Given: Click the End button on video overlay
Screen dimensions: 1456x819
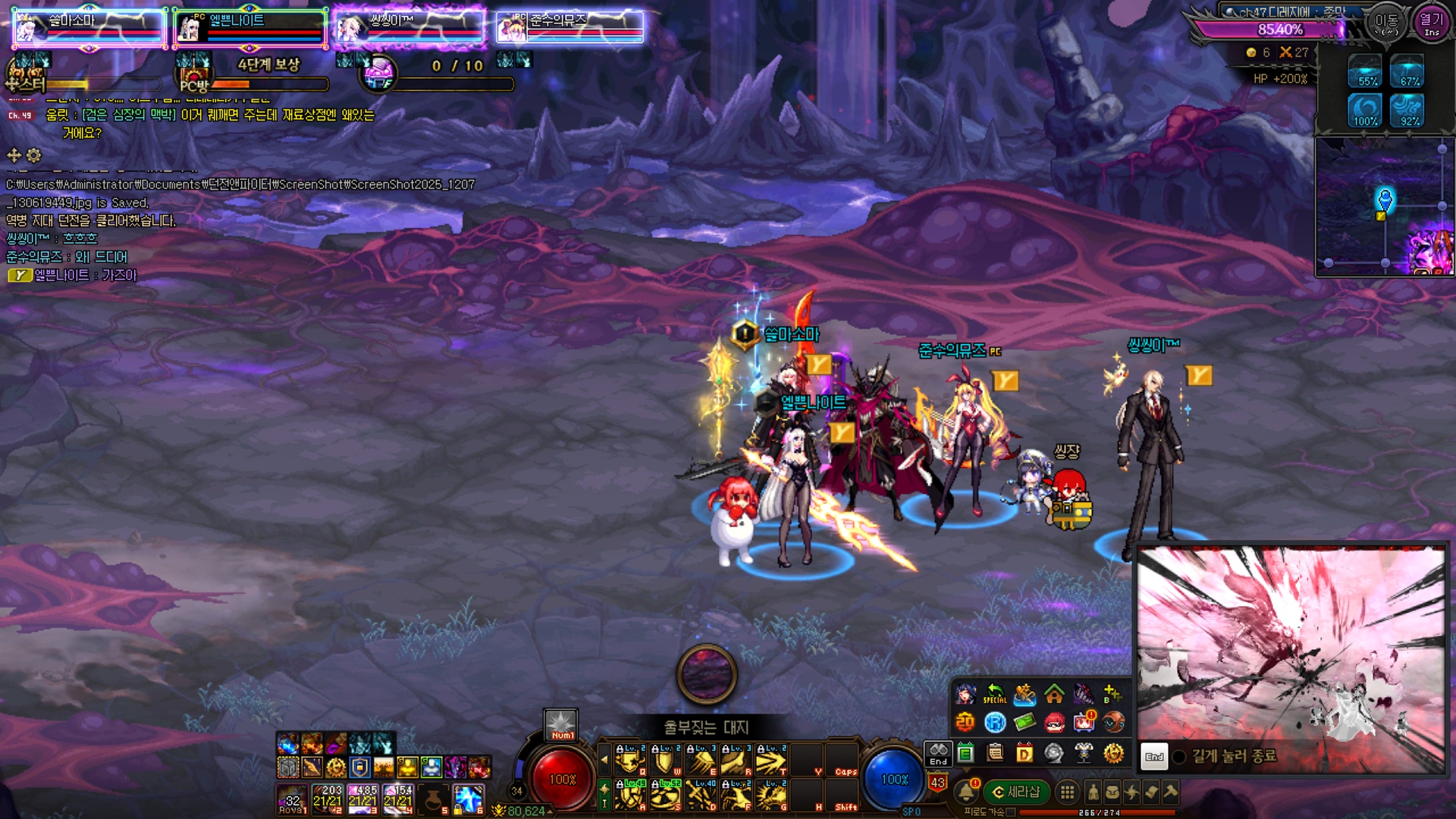Looking at the screenshot, I should coord(1154,756).
